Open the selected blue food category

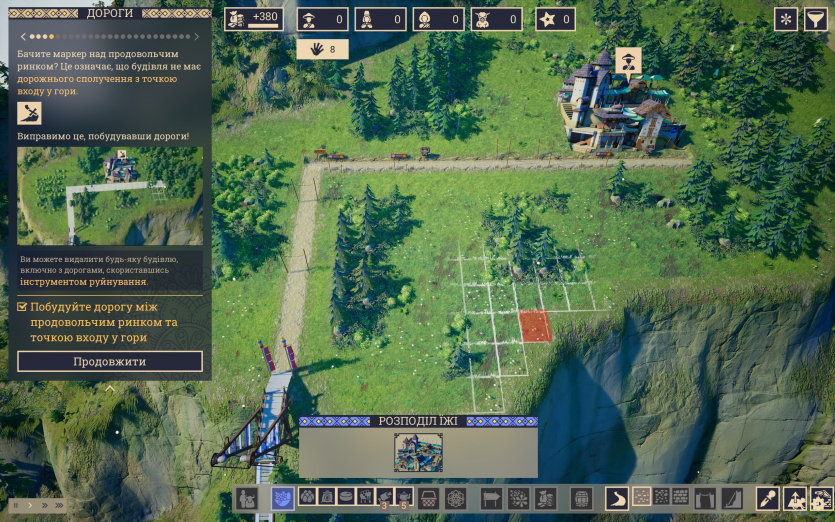tap(283, 497)
